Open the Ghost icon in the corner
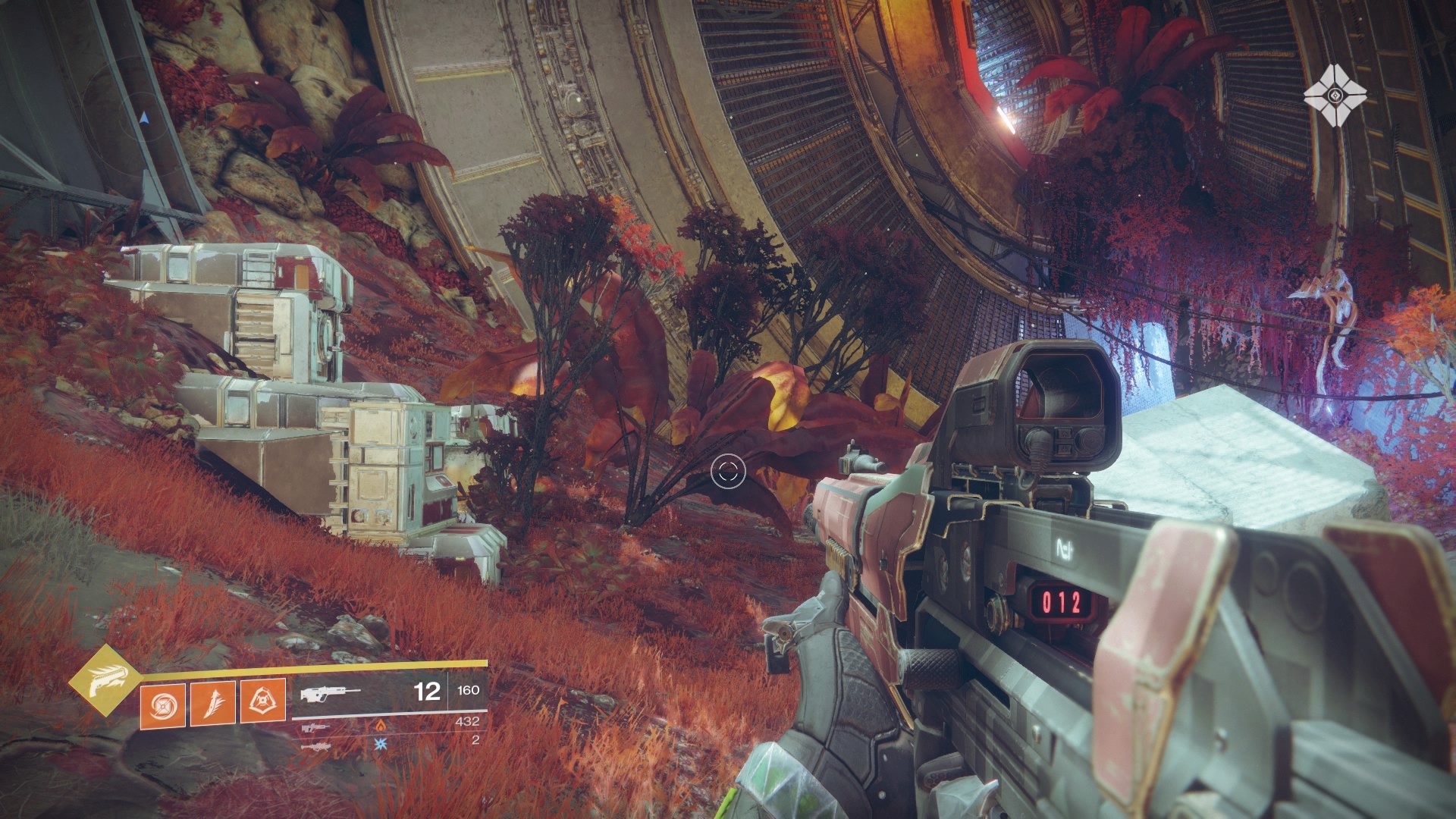This screenshot has height=819, width=1456. pyautogui.click(x=1335, y=96)
